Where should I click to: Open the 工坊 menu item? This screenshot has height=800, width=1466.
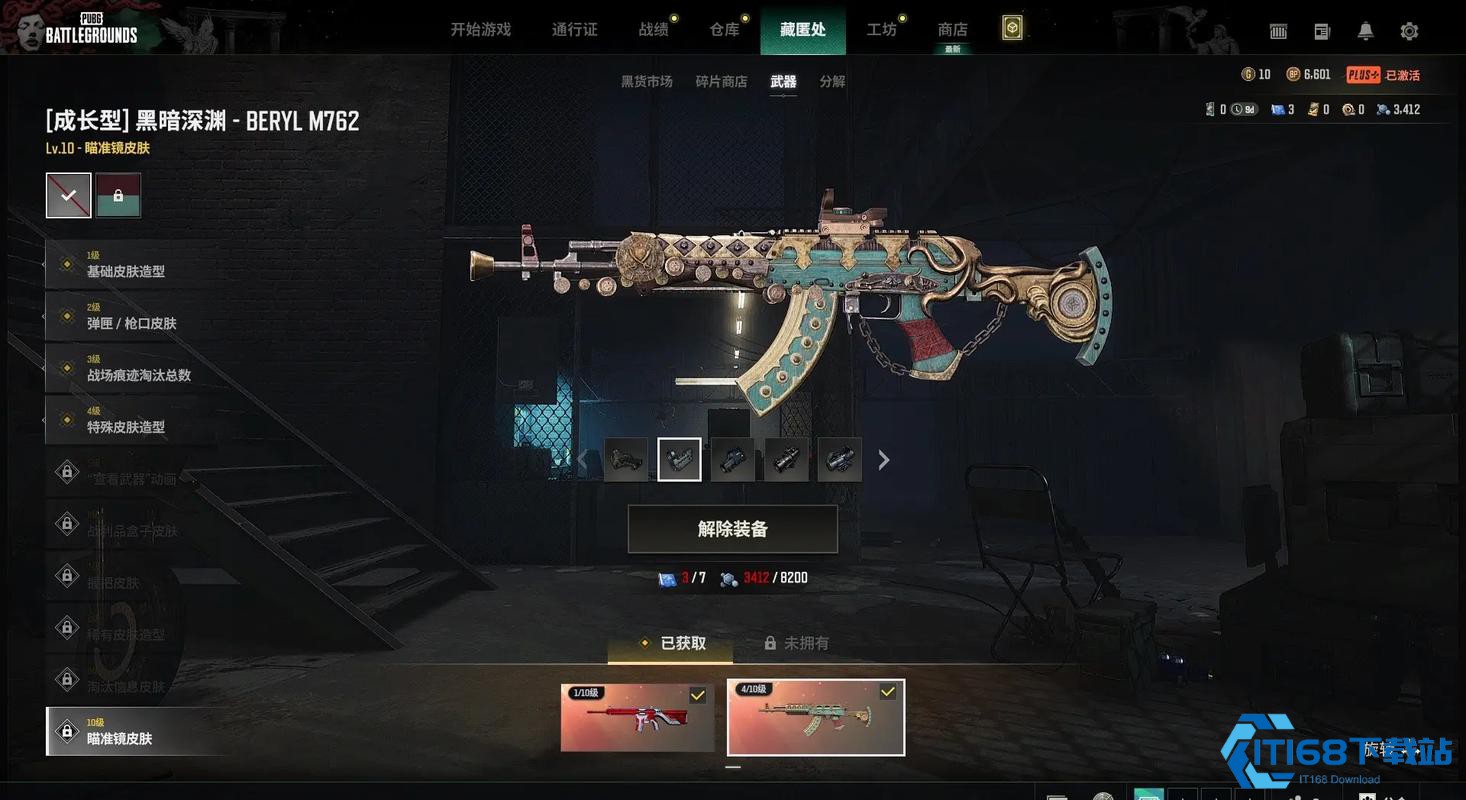click(x=882, y=29)
